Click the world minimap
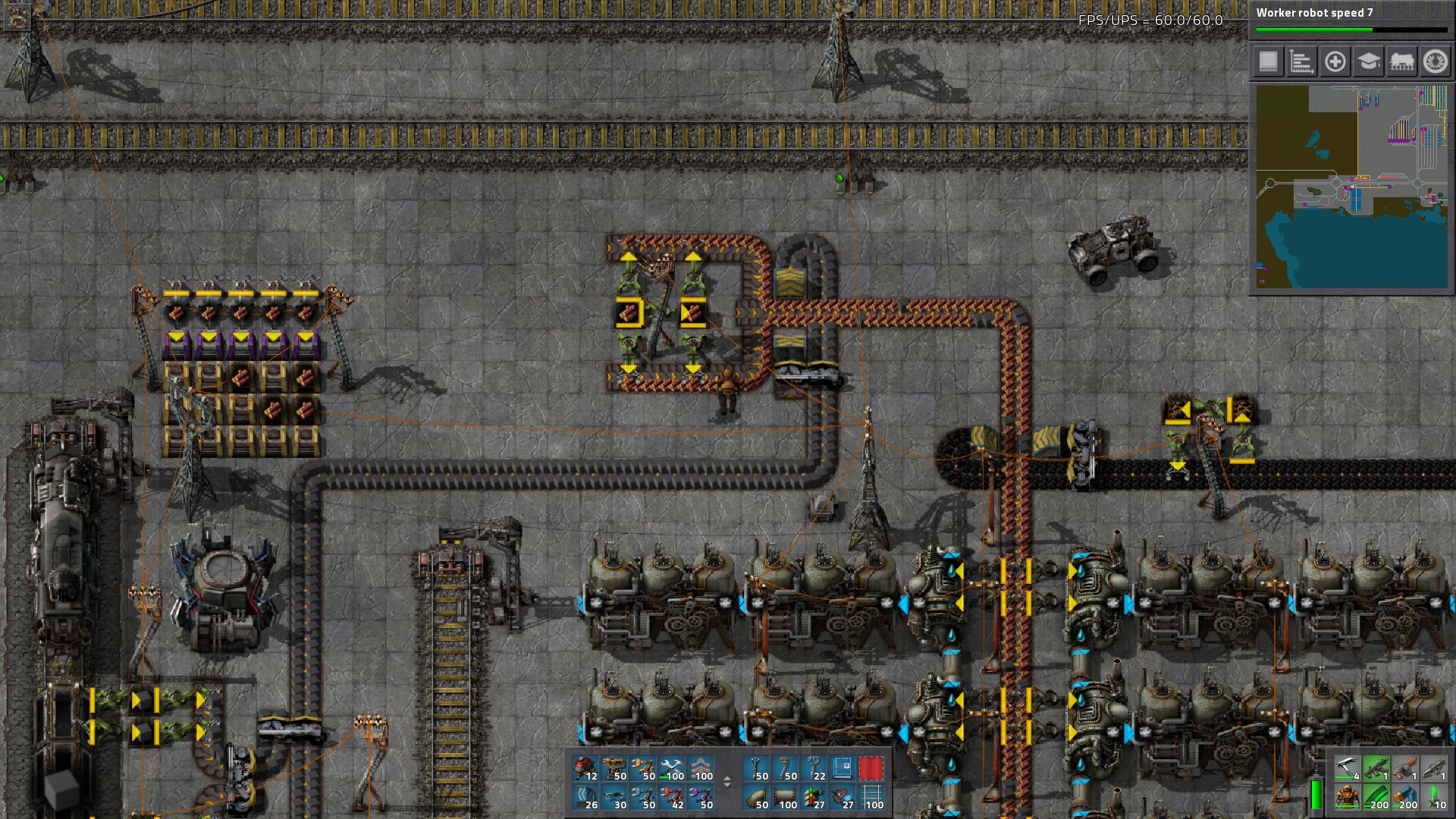 [x=1351, y=187]
